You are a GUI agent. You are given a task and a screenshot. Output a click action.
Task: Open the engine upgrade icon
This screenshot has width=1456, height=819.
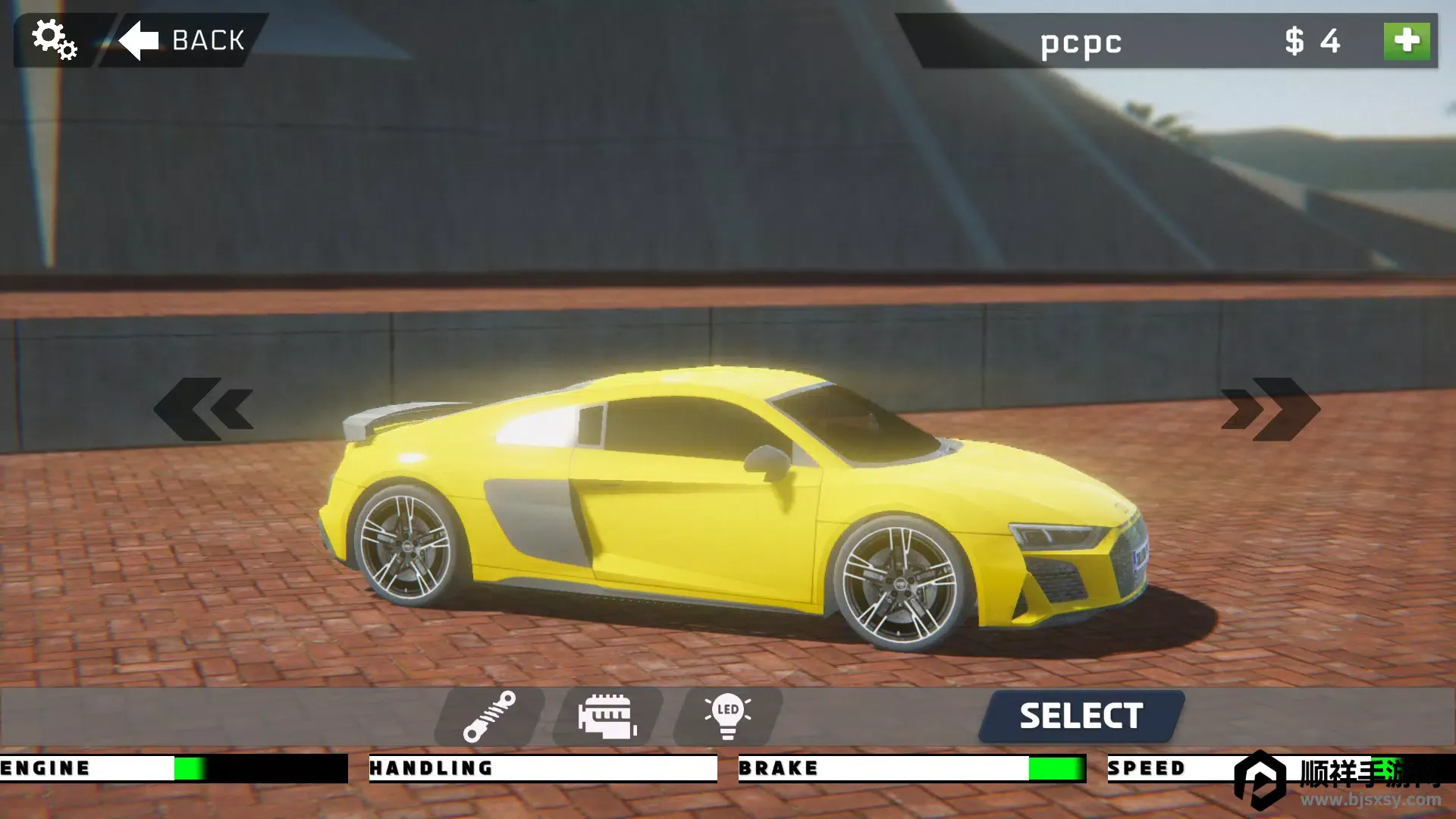pyautogui.click(x=607, y=716)
